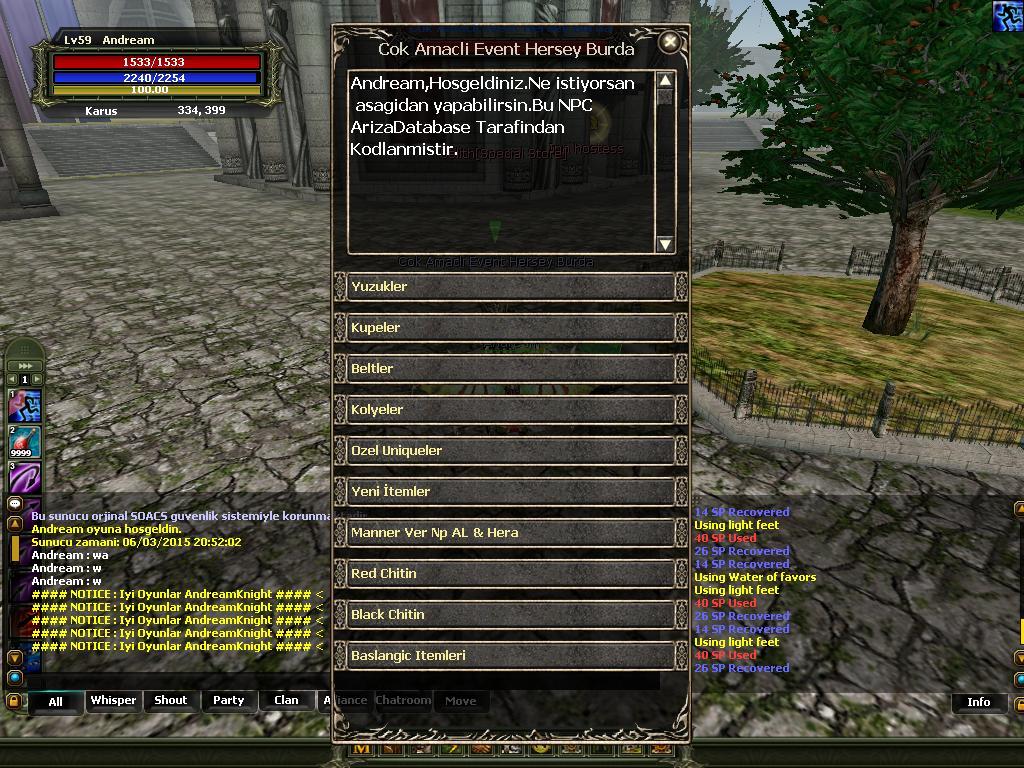Choose Ozel Uniqueler option
The width and height of the screenshot is (1024, 768).
click(x=511, y=451)
